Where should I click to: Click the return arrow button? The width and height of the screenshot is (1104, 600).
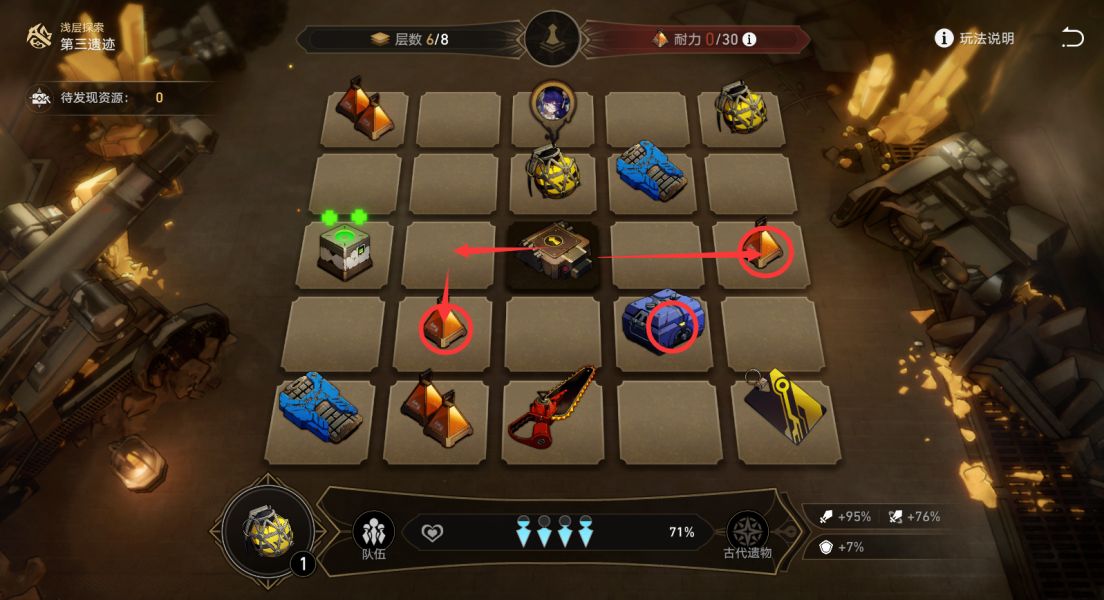pos(1072,38)
